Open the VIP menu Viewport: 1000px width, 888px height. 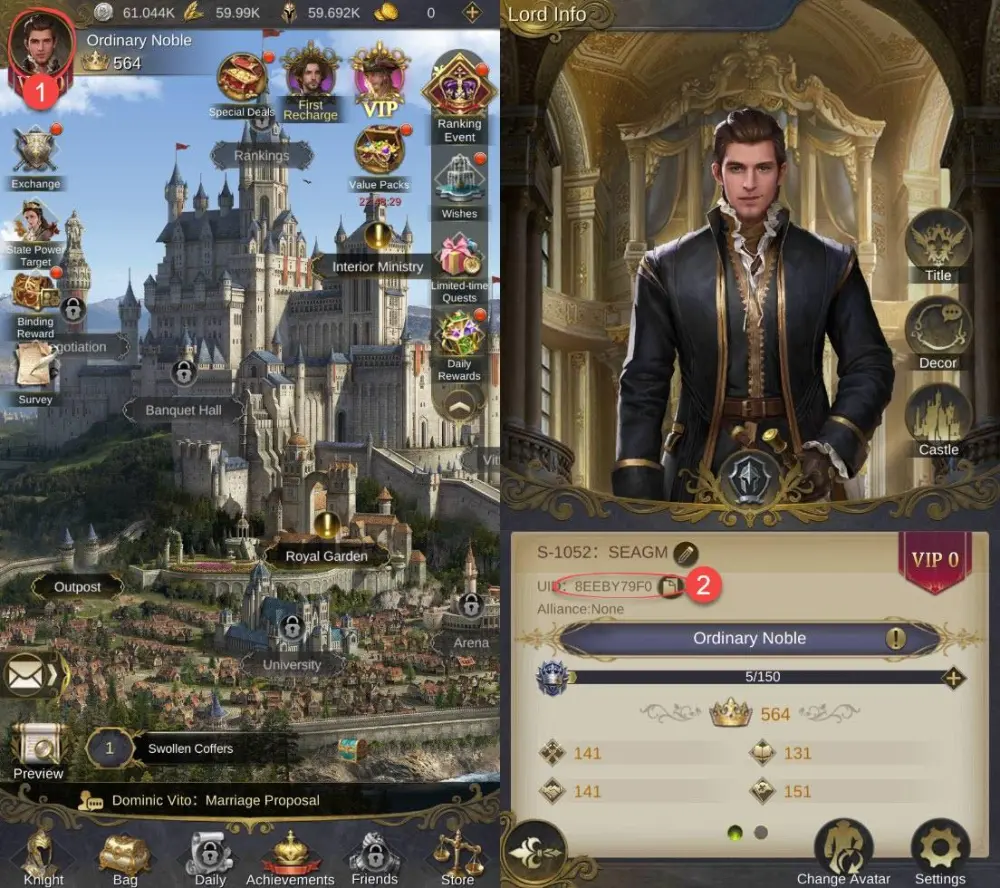pyautogui.click(x=380, y=75)
